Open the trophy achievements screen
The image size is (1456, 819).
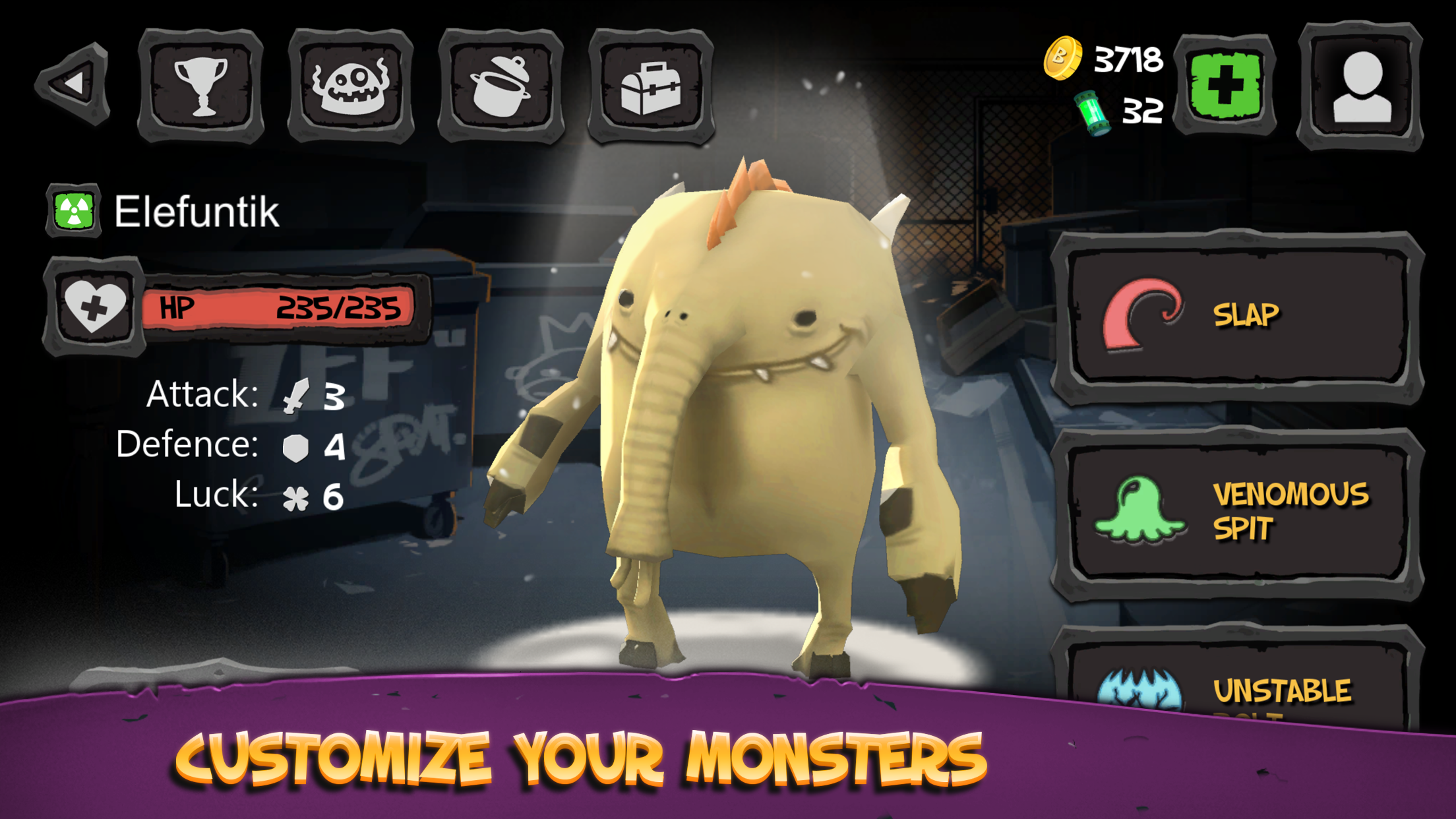(x=203, y=84)
